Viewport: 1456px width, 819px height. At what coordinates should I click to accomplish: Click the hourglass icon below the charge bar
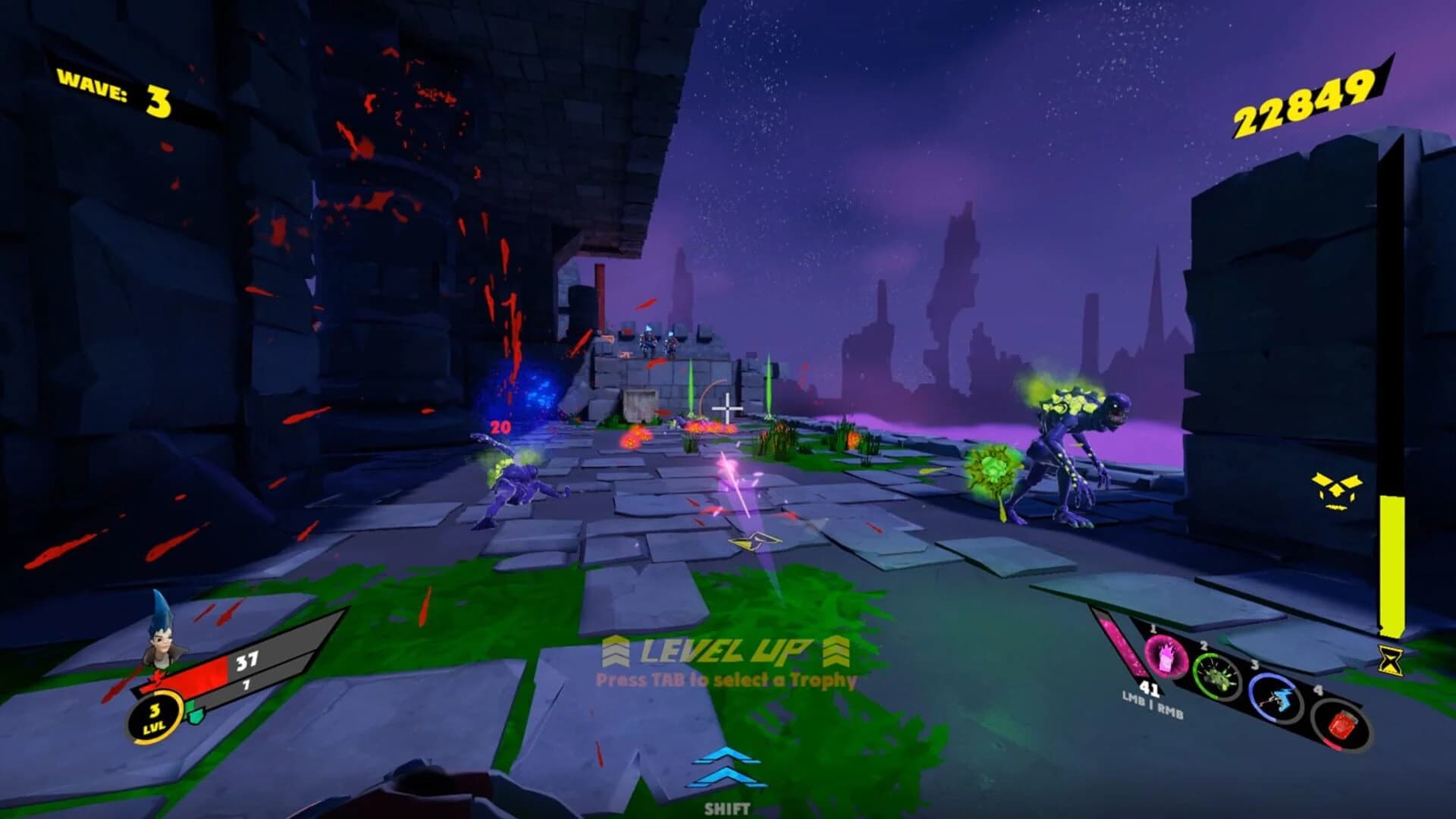click(x=1390, y=661)
